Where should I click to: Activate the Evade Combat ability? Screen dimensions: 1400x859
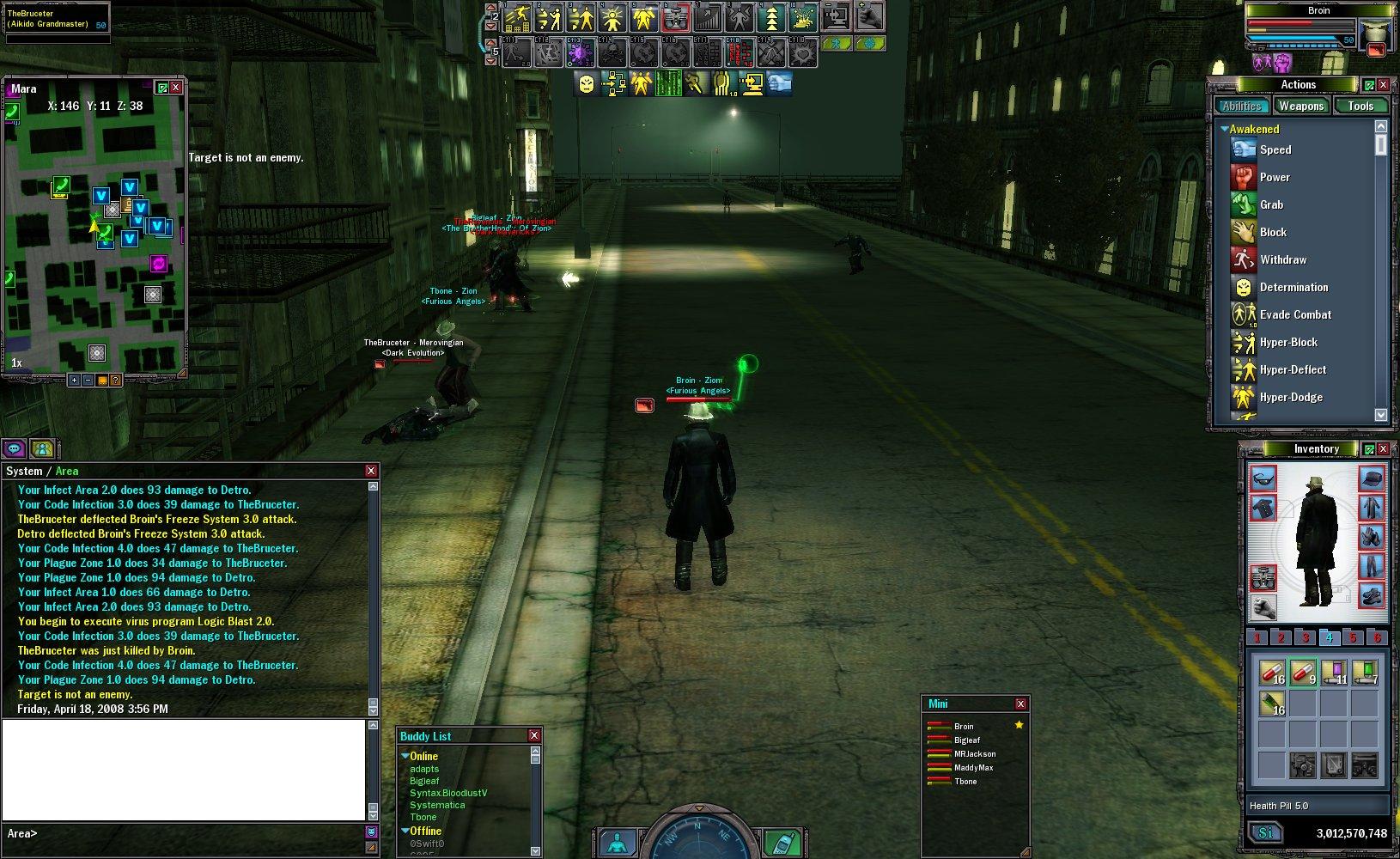point(1295,314)
